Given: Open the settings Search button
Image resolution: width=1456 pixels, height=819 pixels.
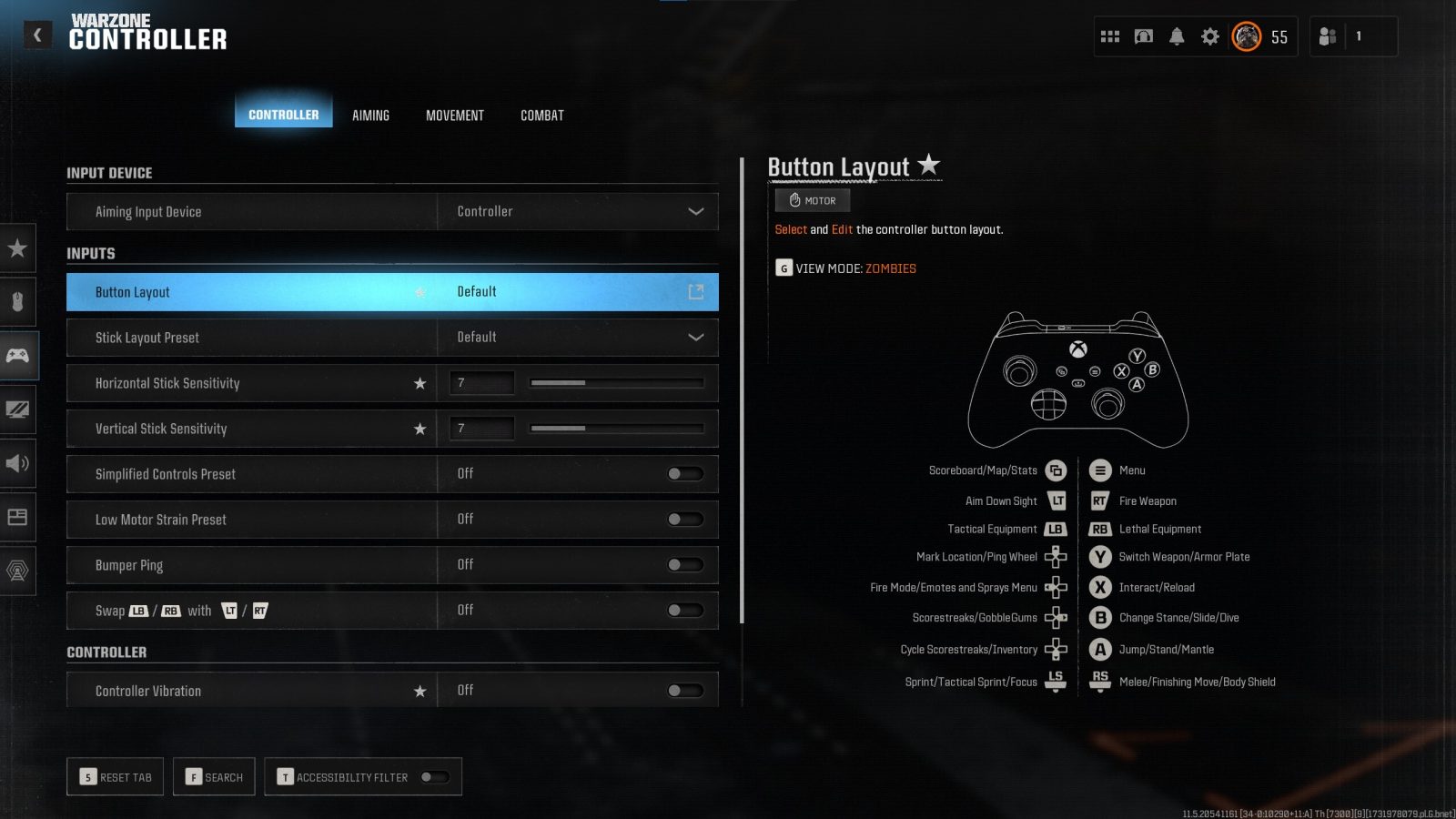Looking at the screenshot, I should pyautogui.click(x=215, y=777).
